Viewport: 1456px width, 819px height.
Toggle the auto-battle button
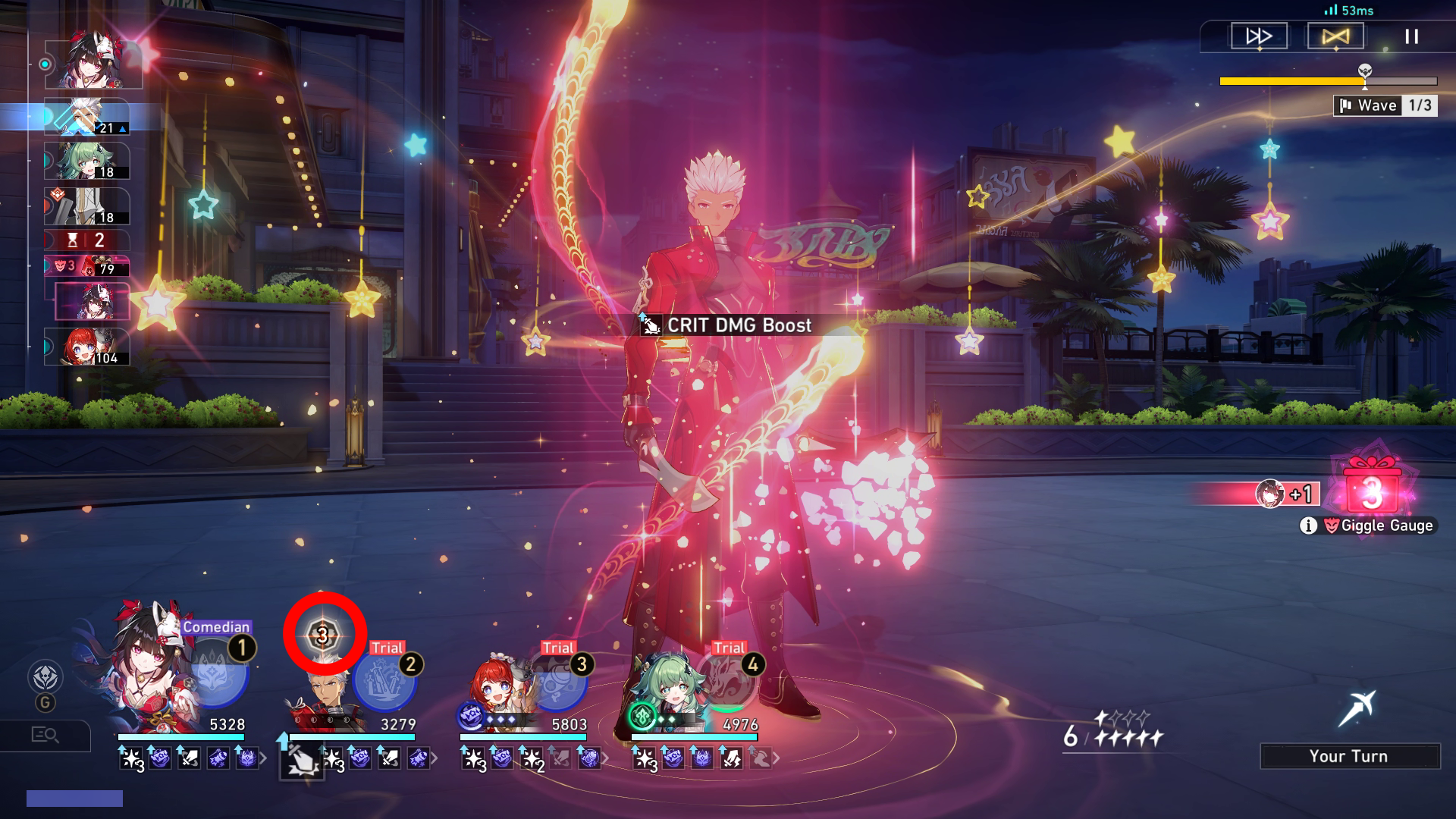tap(1335, 36)
